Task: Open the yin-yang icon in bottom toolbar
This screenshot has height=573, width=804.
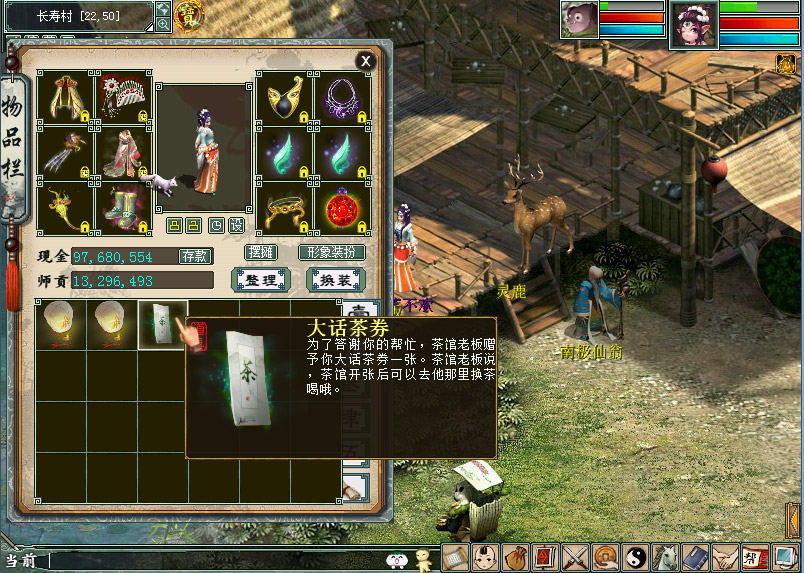Action: click(636, 558)
